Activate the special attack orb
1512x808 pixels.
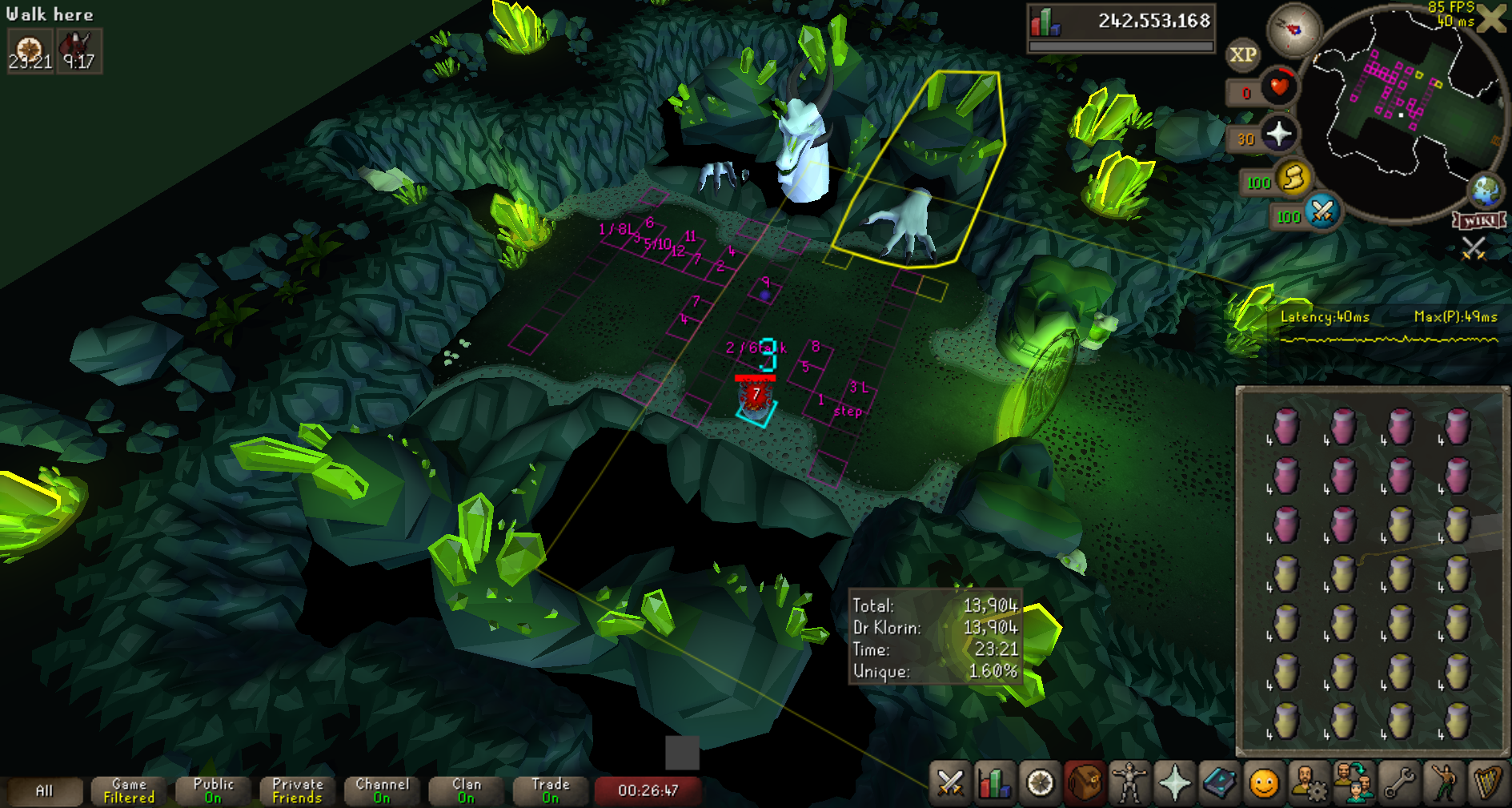pos(1322,212)
